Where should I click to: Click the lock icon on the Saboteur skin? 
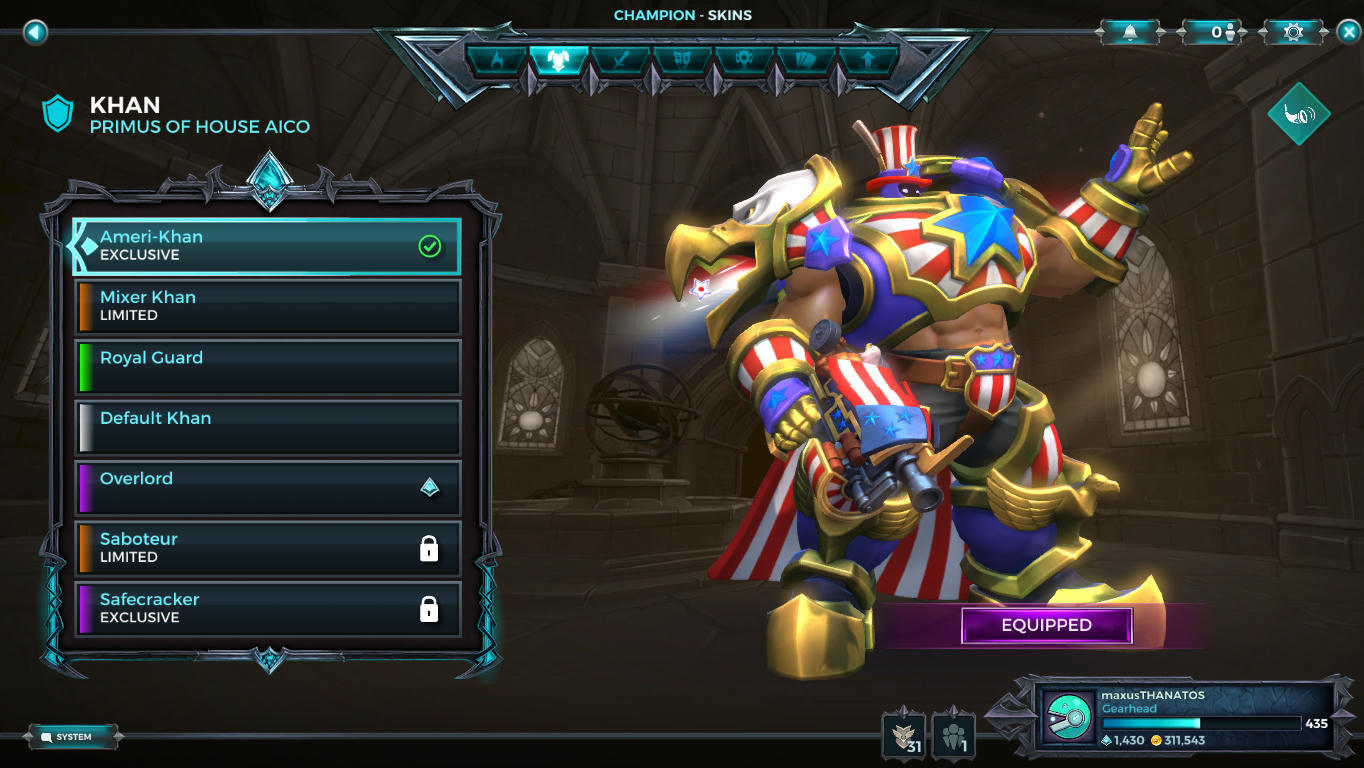click(x=430, y=548)
